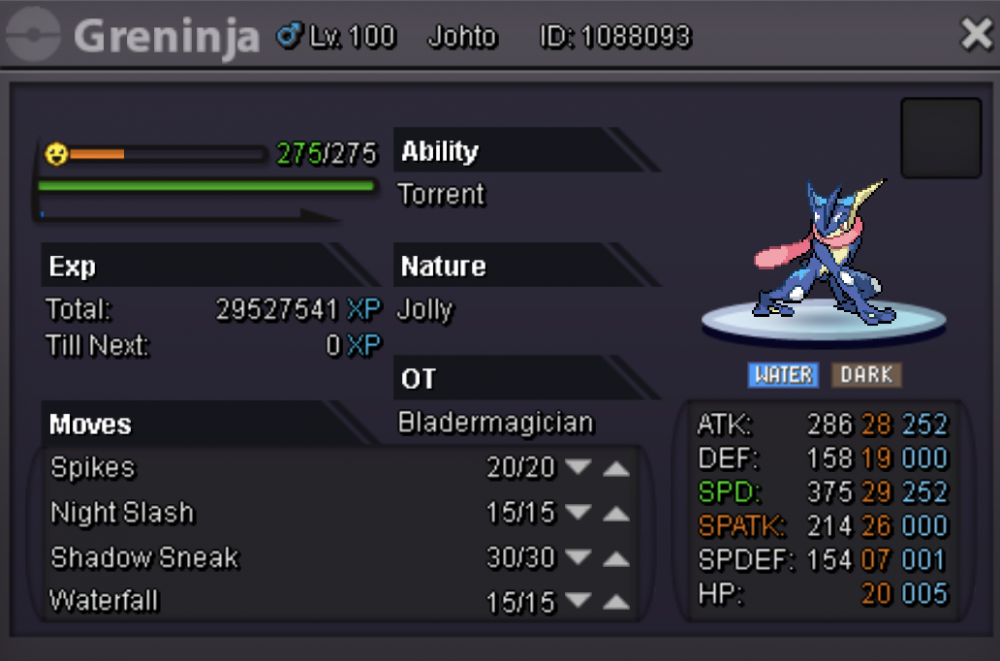Click the empty held item slot
The image size is (1000, 661).
[940, 138]
